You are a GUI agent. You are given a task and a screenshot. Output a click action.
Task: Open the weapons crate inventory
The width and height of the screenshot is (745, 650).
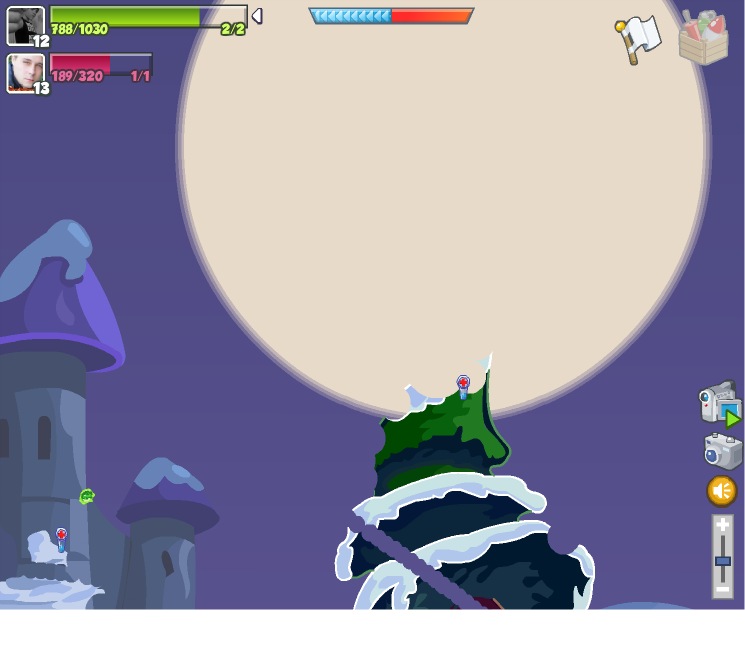pyautogui.click(x=703, y=38)
